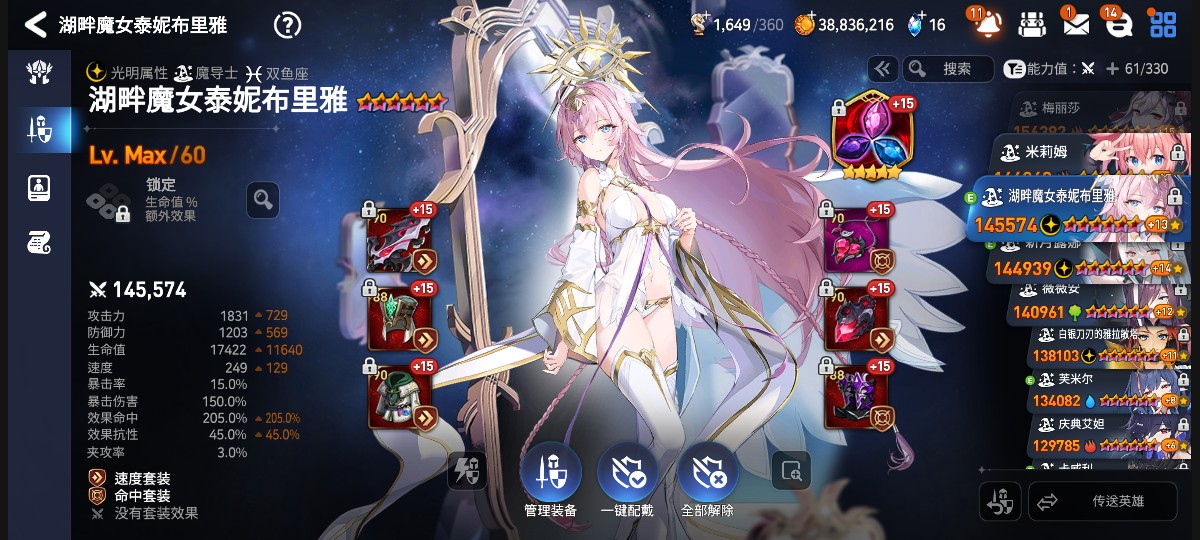Open the four-square main menu grid
Image resolution: width=1200 pixels, height=540 pixels.
tap(1163, 24)
